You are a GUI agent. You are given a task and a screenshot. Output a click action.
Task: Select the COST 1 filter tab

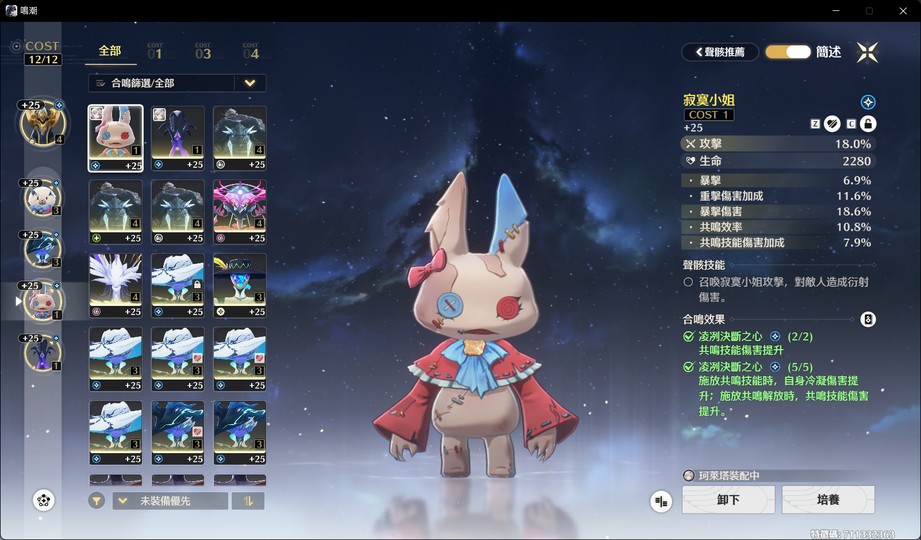pos(155,51)
